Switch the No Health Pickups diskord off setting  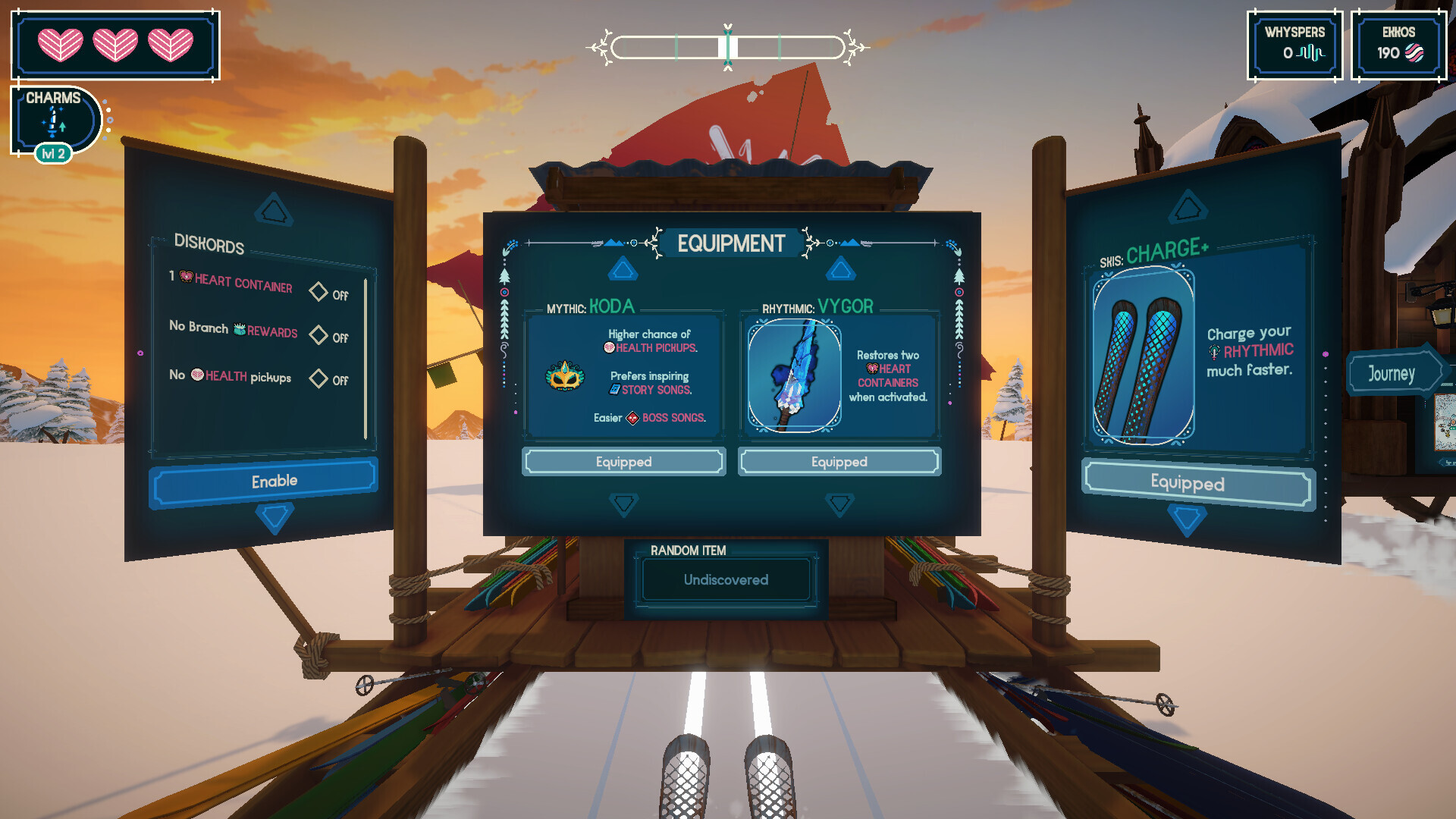[319, 379]
